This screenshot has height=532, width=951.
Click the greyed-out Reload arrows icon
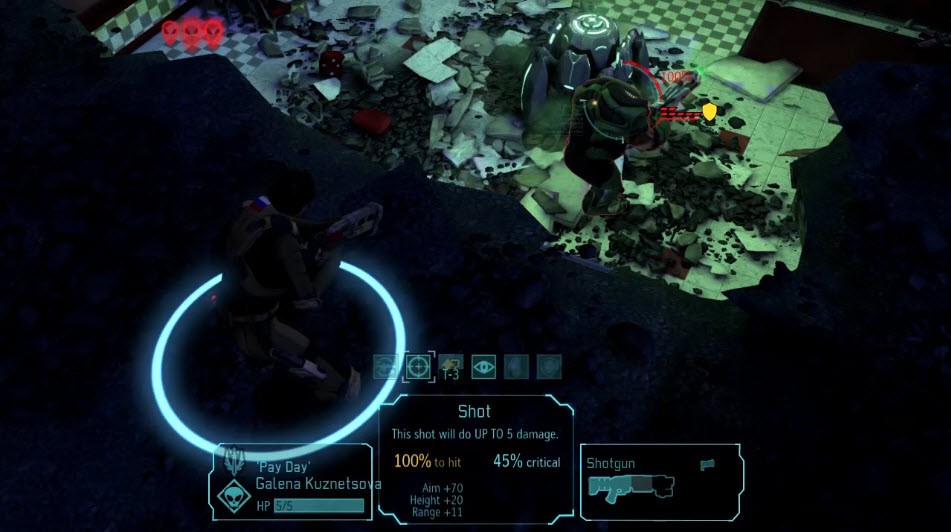coord(386,367)
